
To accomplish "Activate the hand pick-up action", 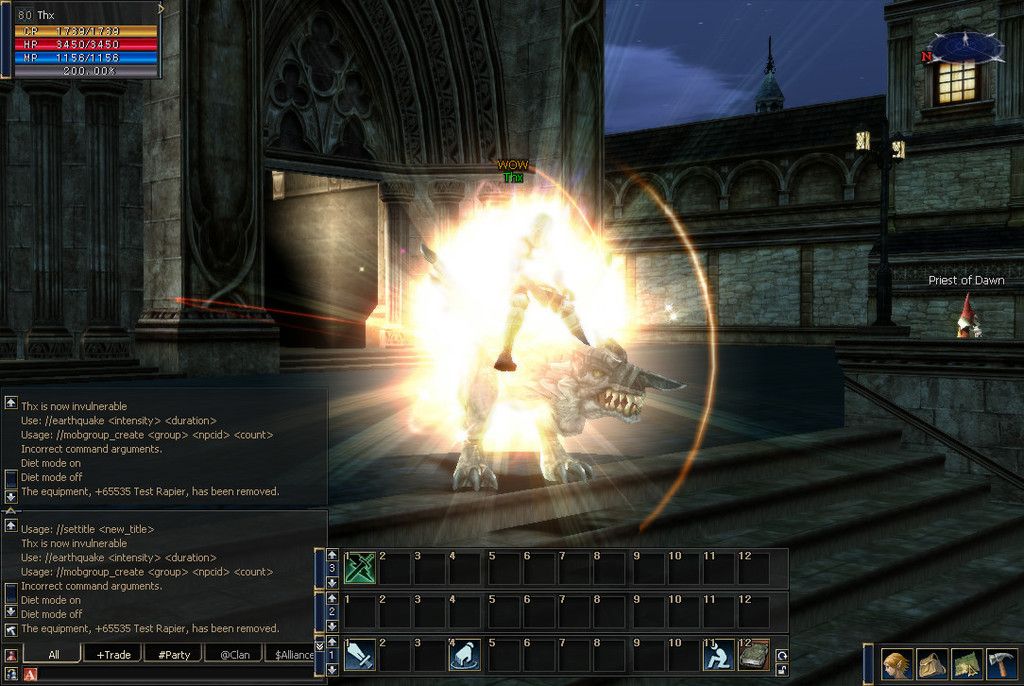I will coord(465,655).
